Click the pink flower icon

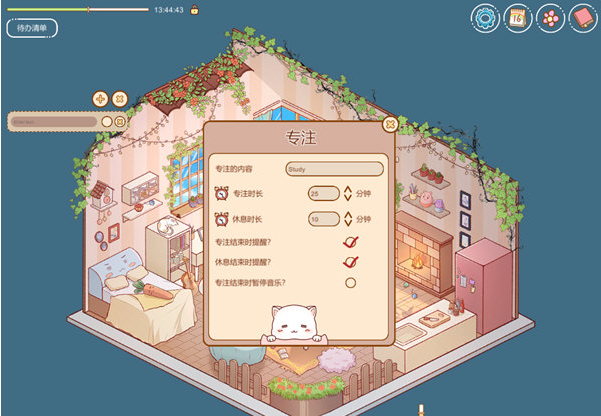[549, 17]
